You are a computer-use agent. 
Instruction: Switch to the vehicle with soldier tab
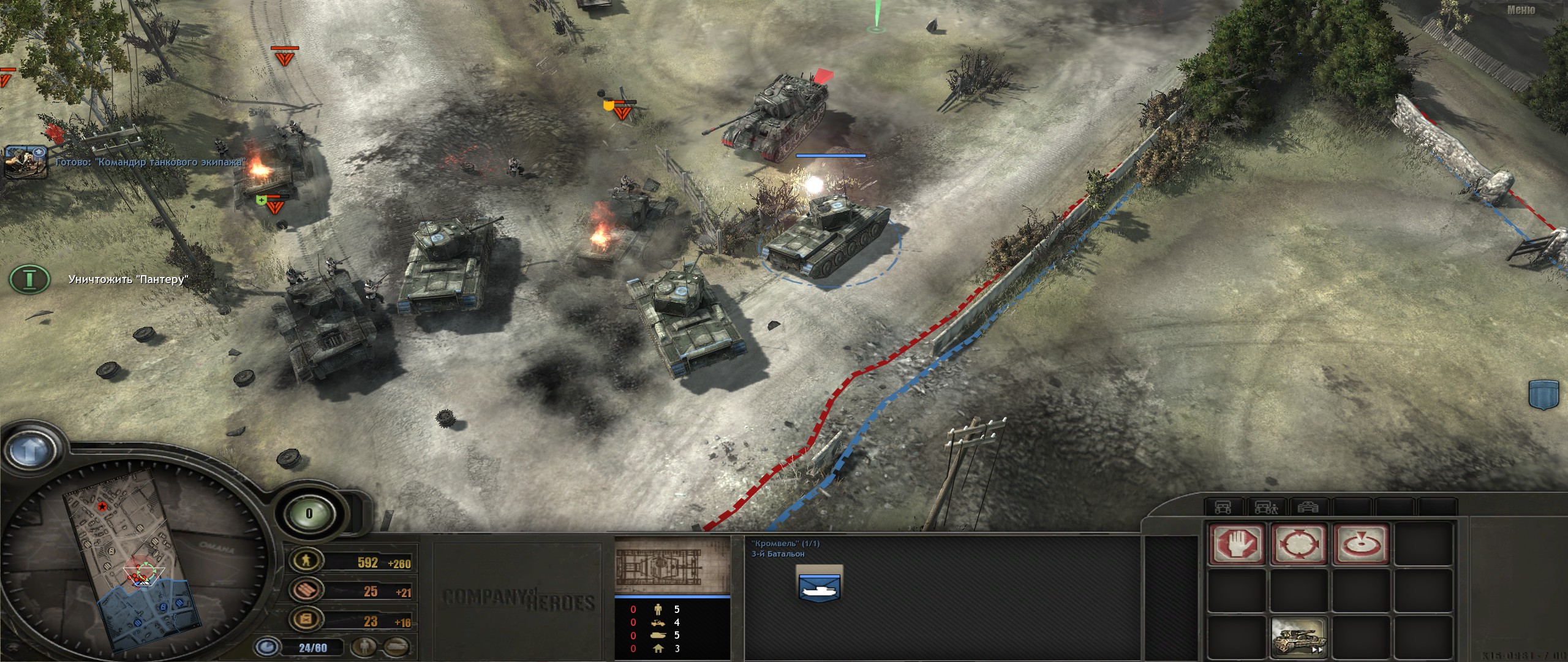(x=1265, y=508)
